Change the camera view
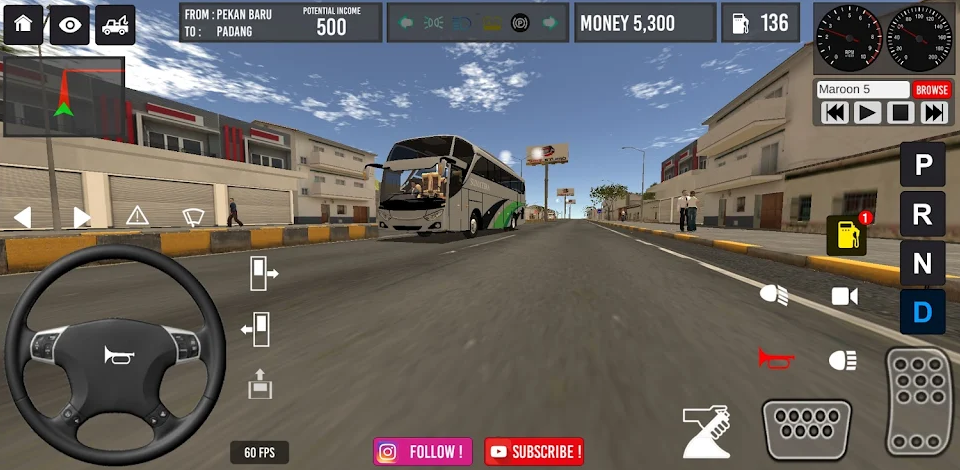This screenshot has height=470, width=960. pos(844,296)
